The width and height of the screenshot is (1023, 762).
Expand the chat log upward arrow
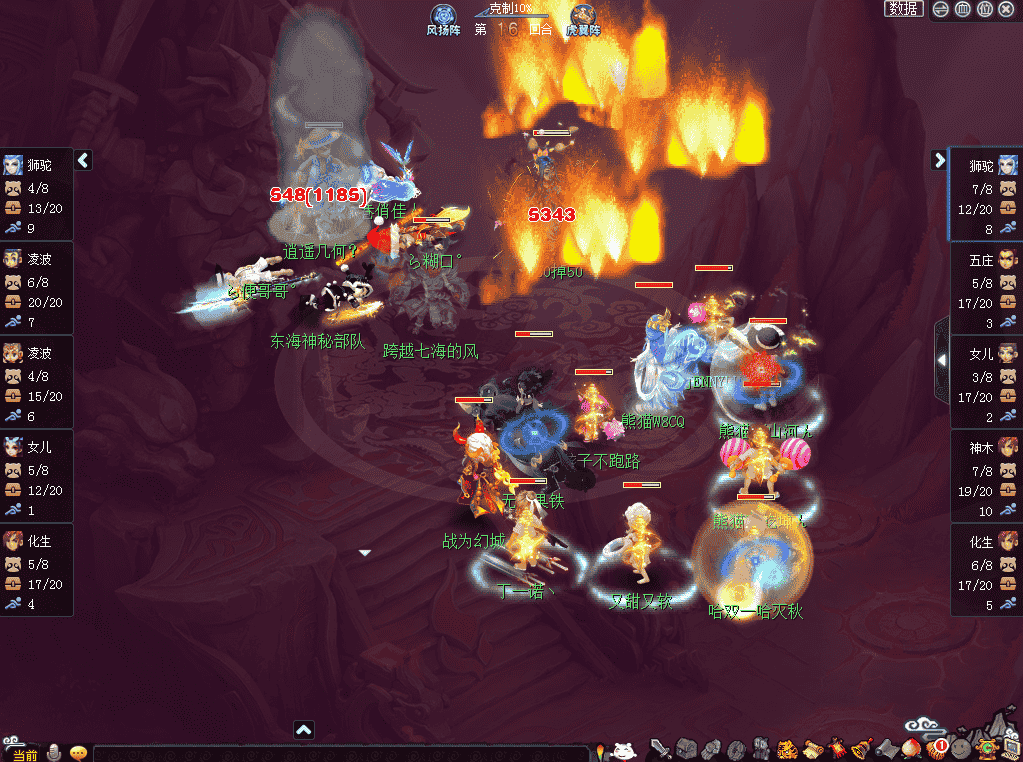click(x=304, y=730)
